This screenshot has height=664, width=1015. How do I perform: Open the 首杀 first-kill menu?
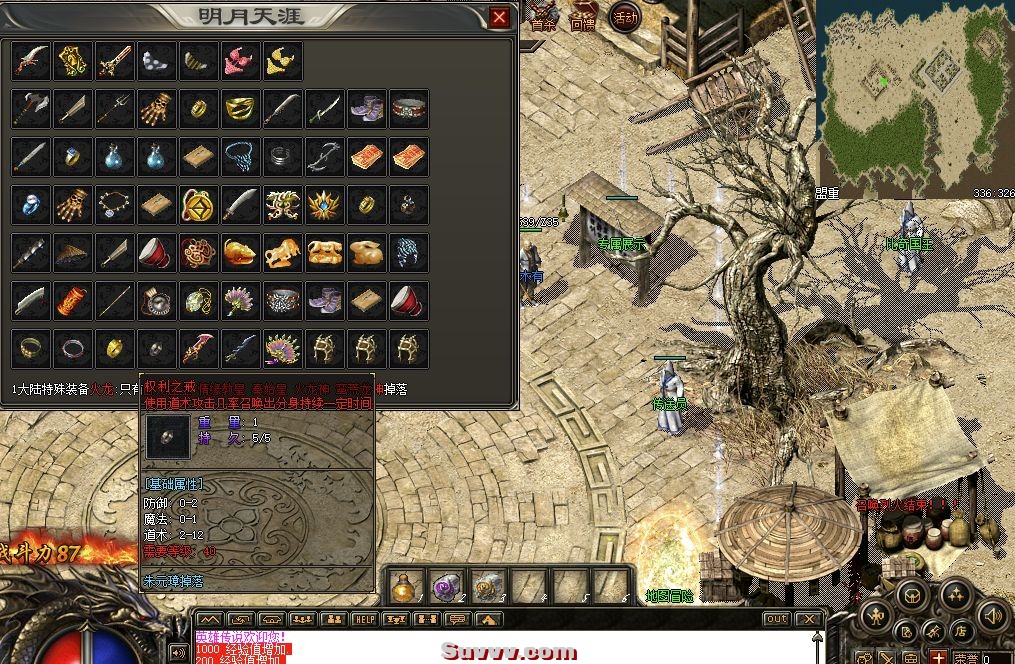pyautogui.click(x=543, y=20)
